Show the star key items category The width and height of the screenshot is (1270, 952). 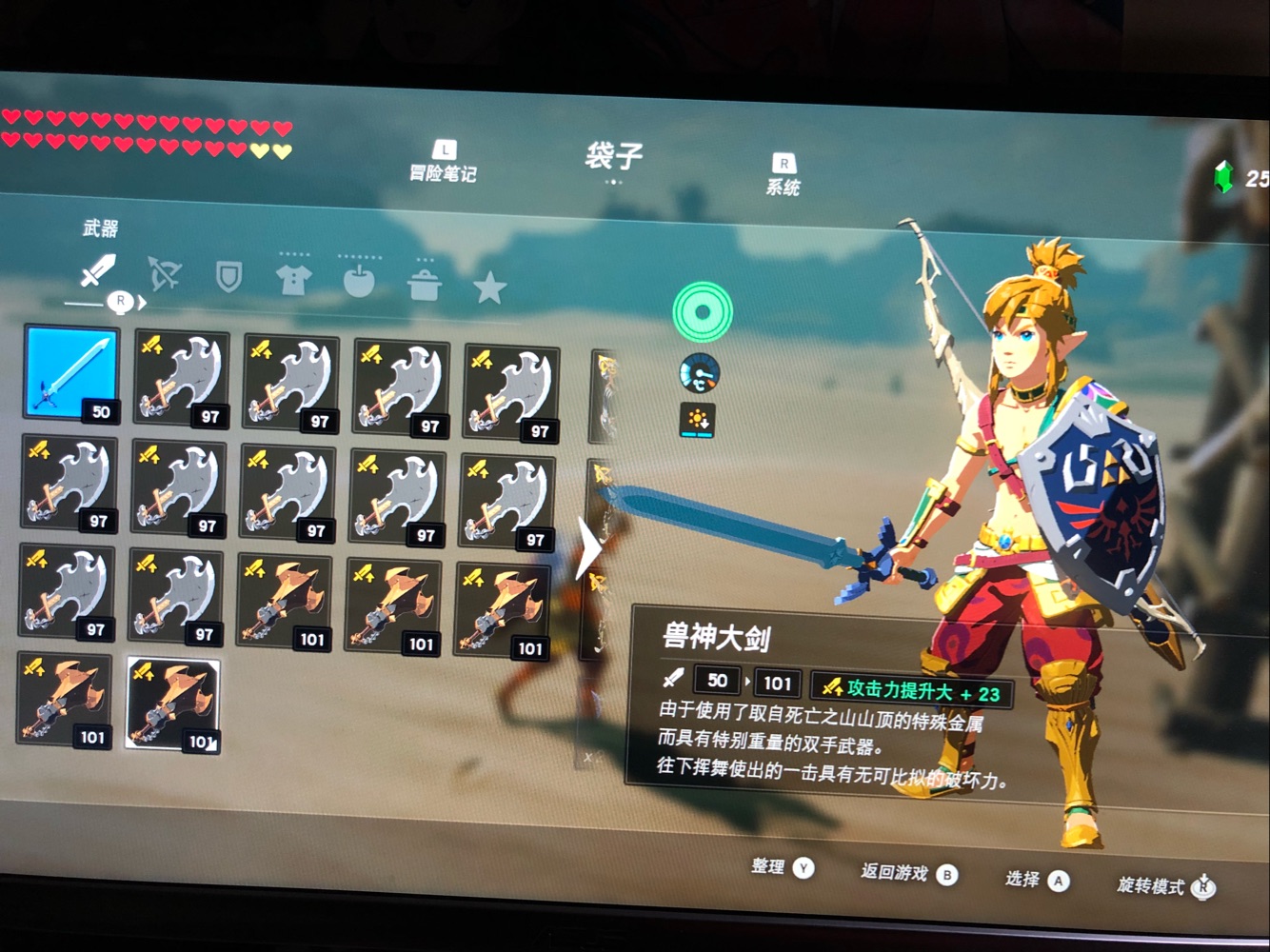489,287
